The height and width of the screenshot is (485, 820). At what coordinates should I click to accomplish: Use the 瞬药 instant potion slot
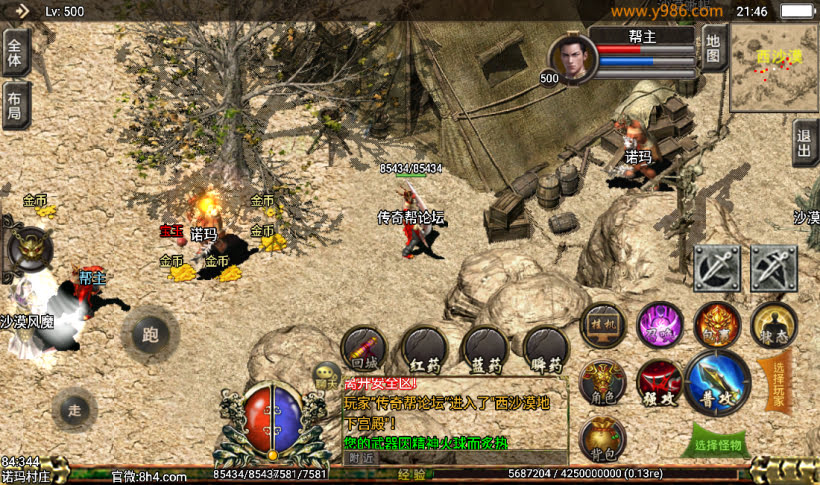pos(546,350)
